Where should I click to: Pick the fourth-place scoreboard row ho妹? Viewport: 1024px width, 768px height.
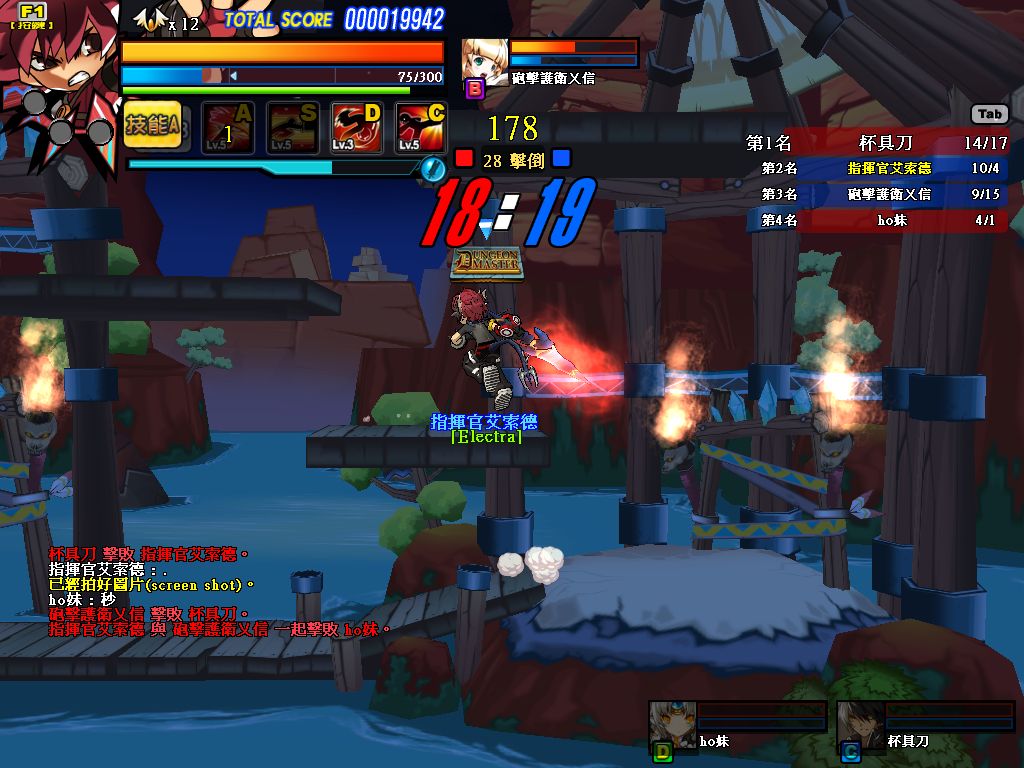pos(878,220)
